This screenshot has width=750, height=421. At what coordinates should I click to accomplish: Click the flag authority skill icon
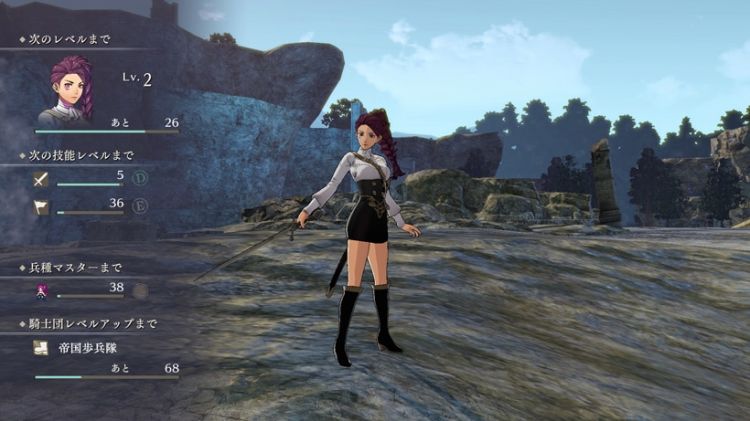pyautogui.click(x=41, y=207)
